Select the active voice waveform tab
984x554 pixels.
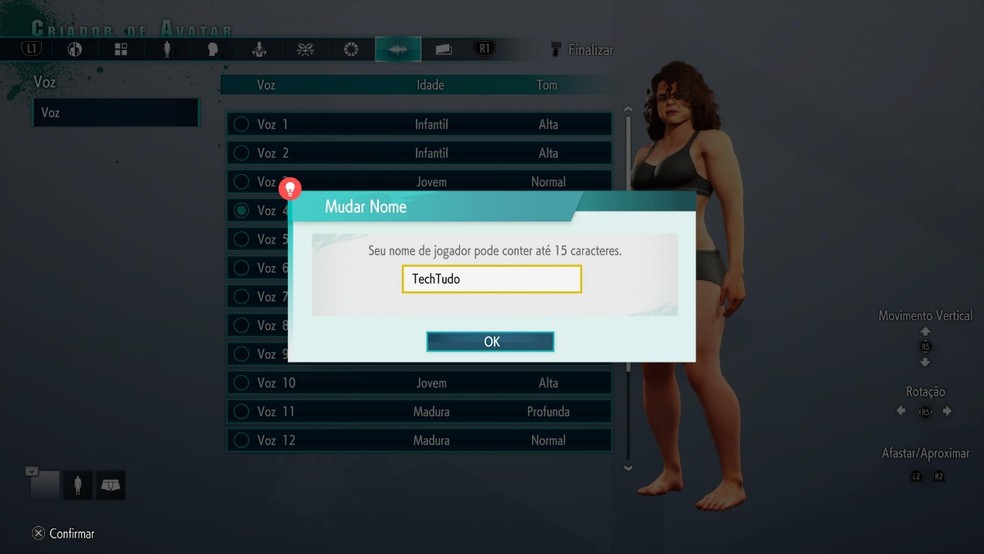pos(398,49)
